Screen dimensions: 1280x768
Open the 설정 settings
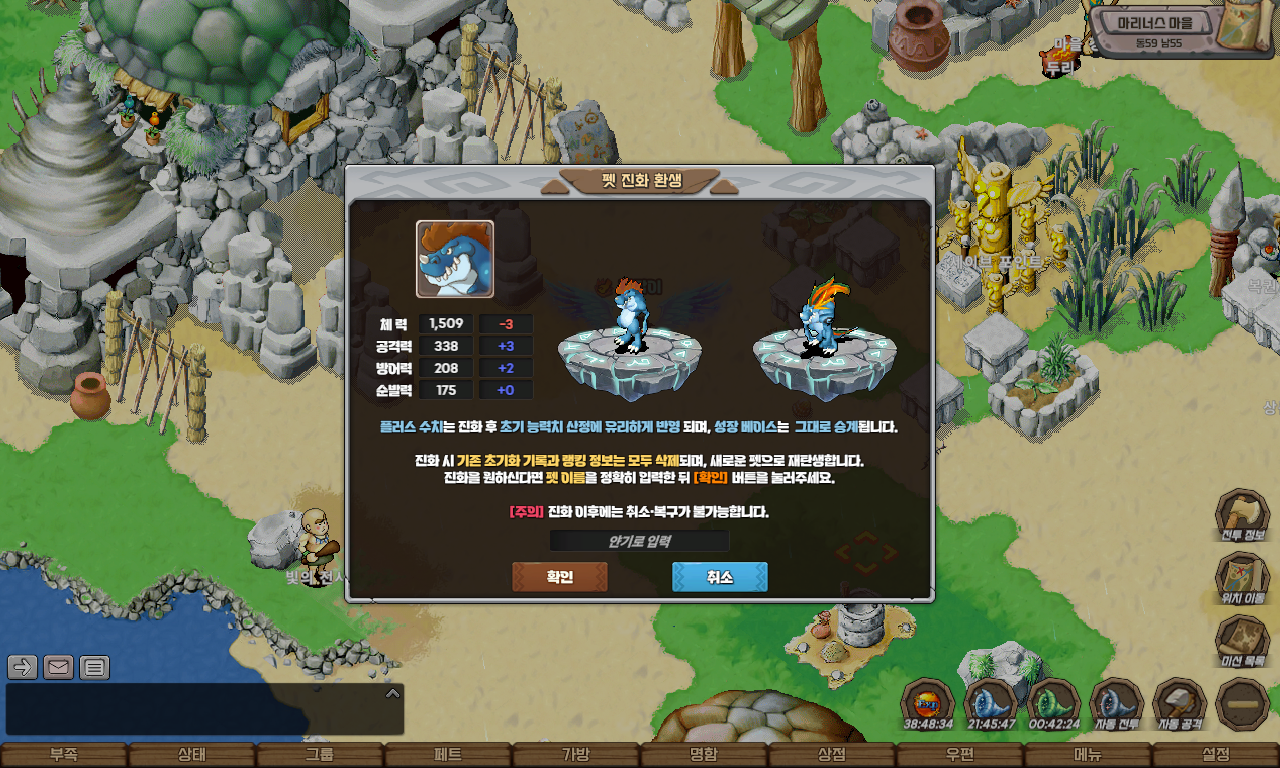[1216, 755]
